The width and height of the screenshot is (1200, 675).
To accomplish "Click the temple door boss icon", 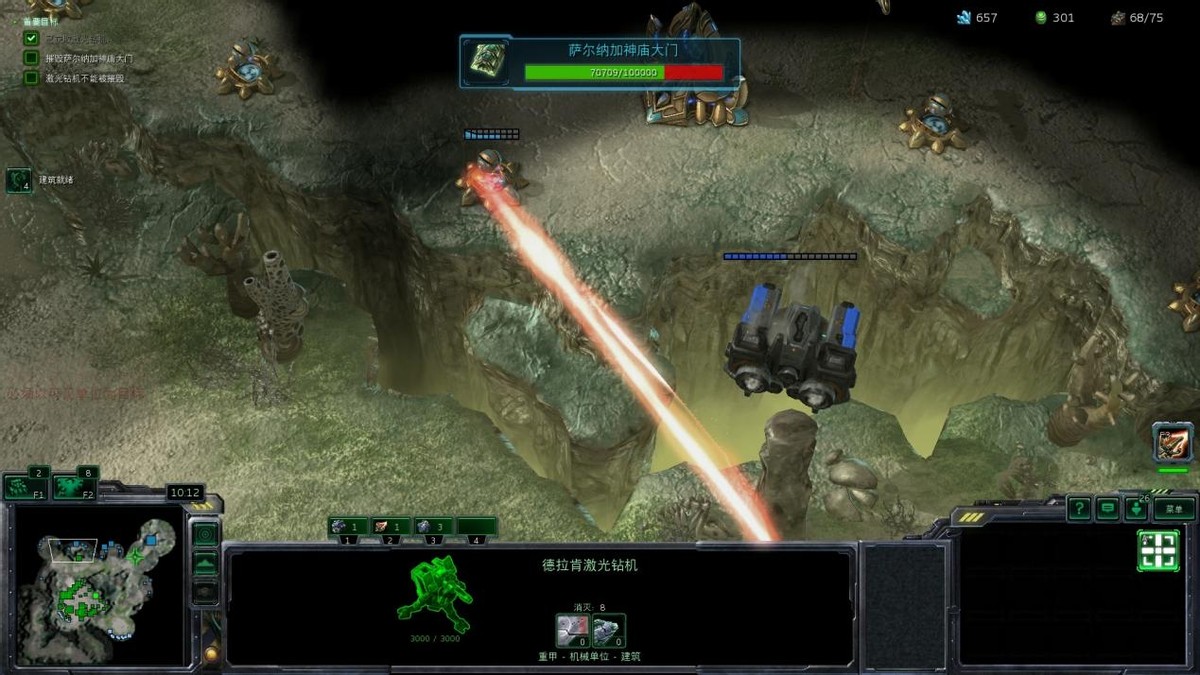I will [489, 60].
